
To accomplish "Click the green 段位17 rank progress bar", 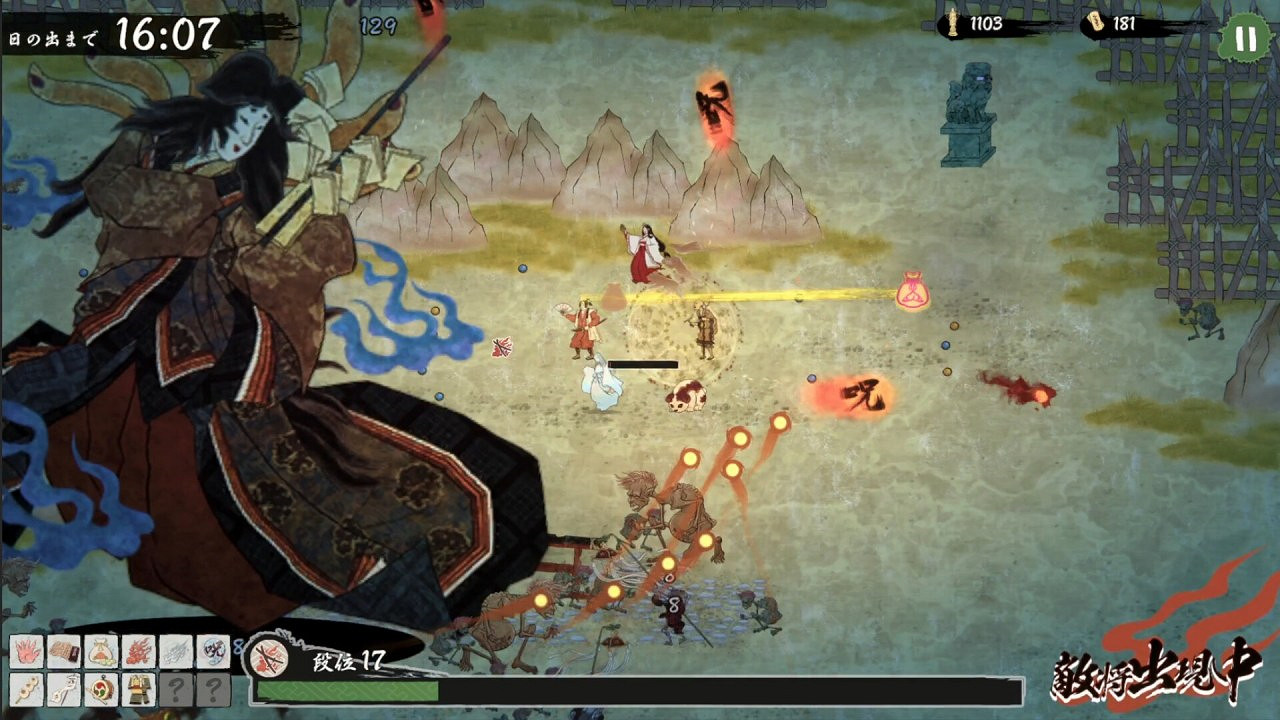I will coord(350,691).
